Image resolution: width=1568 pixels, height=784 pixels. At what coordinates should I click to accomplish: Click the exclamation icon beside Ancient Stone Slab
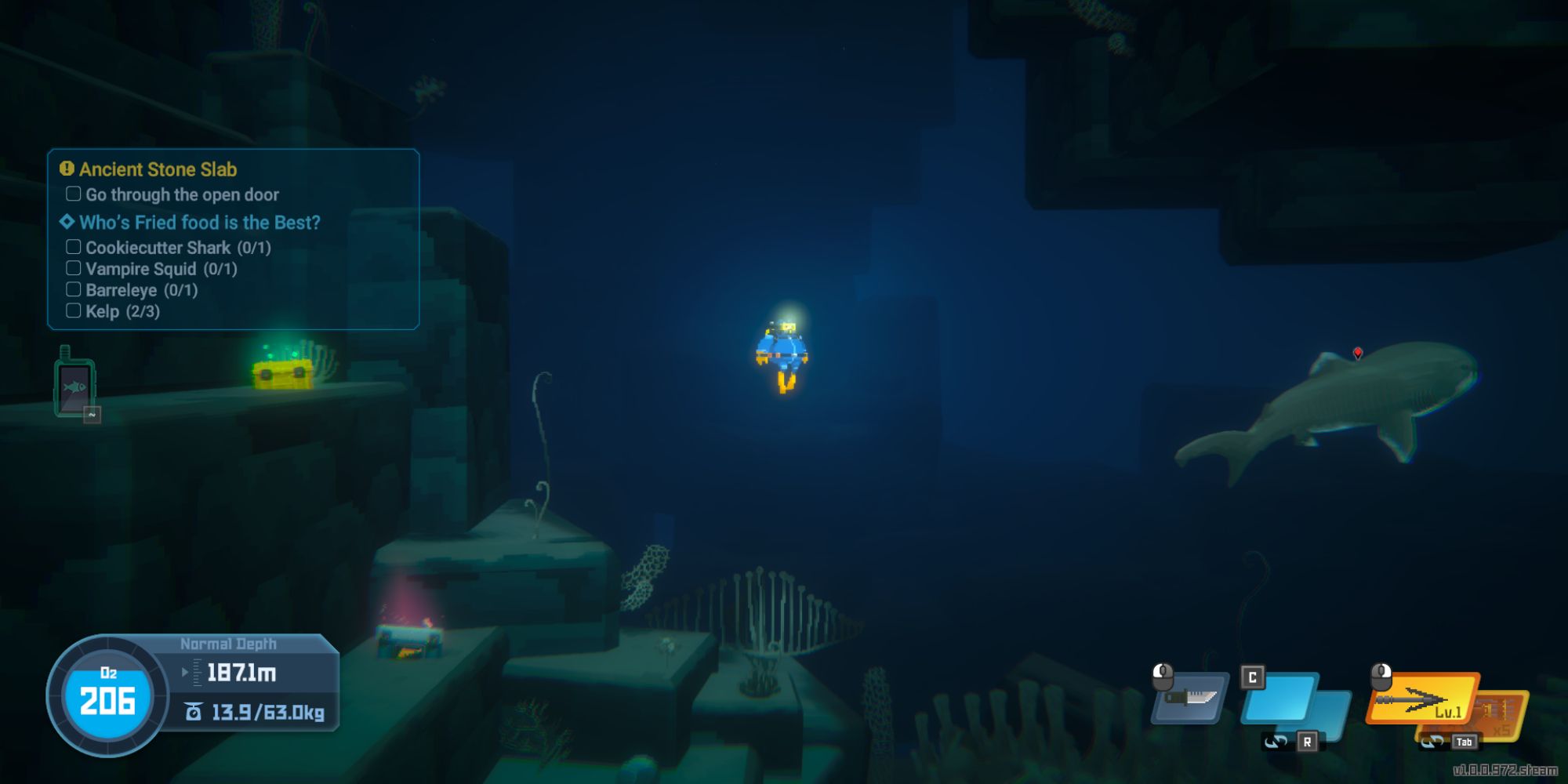pos(65,169)
